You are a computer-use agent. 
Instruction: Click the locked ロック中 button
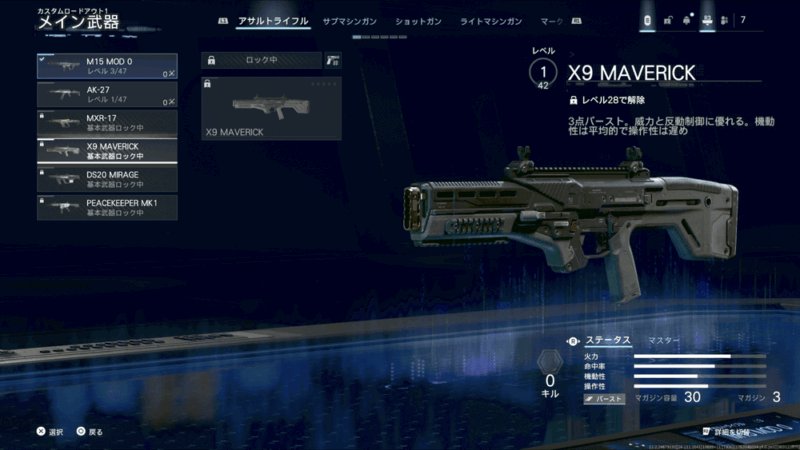(x=260, y=60)
